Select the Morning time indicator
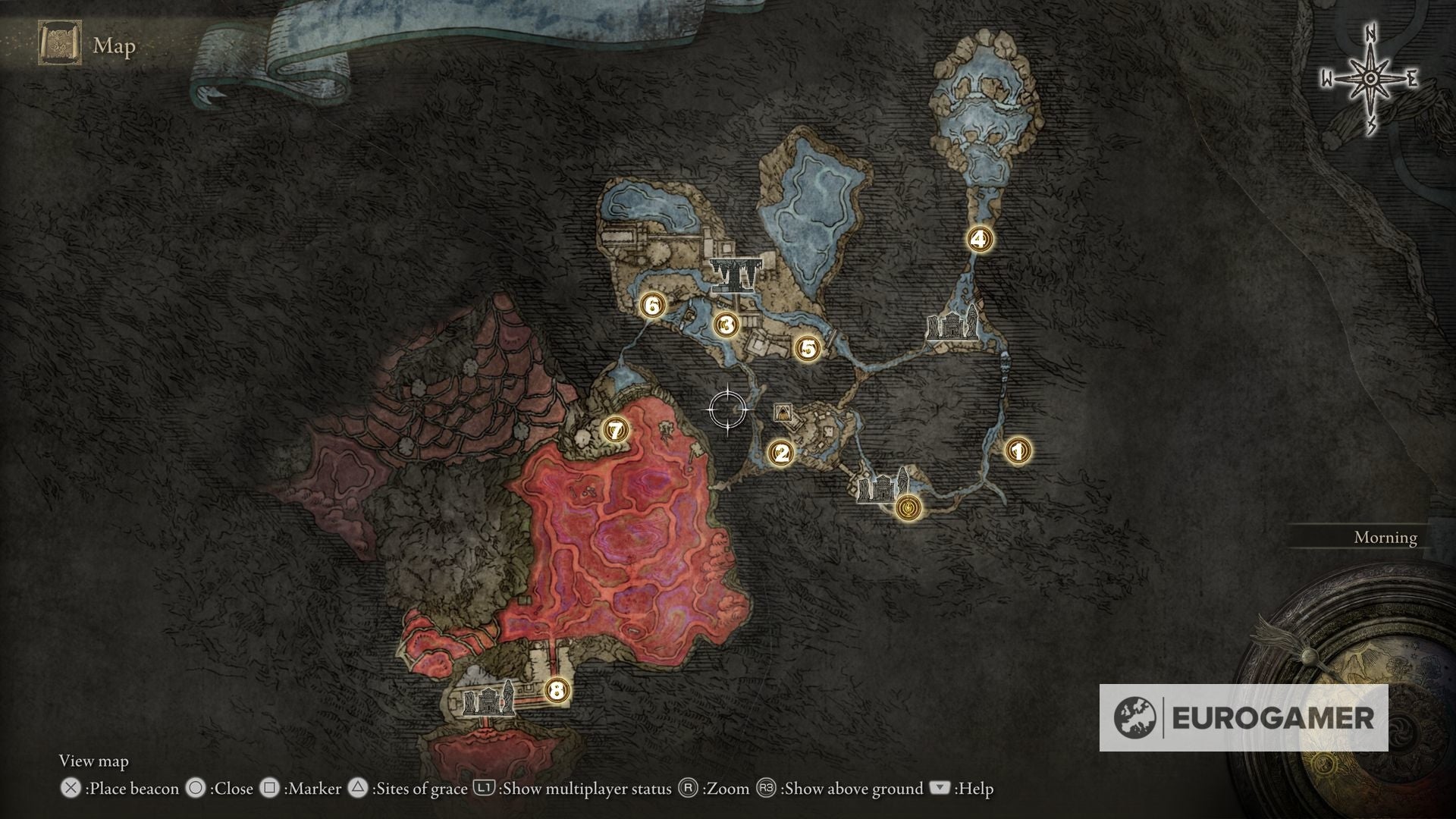Screen dimensions: 1456x819 click(1385, 538)
